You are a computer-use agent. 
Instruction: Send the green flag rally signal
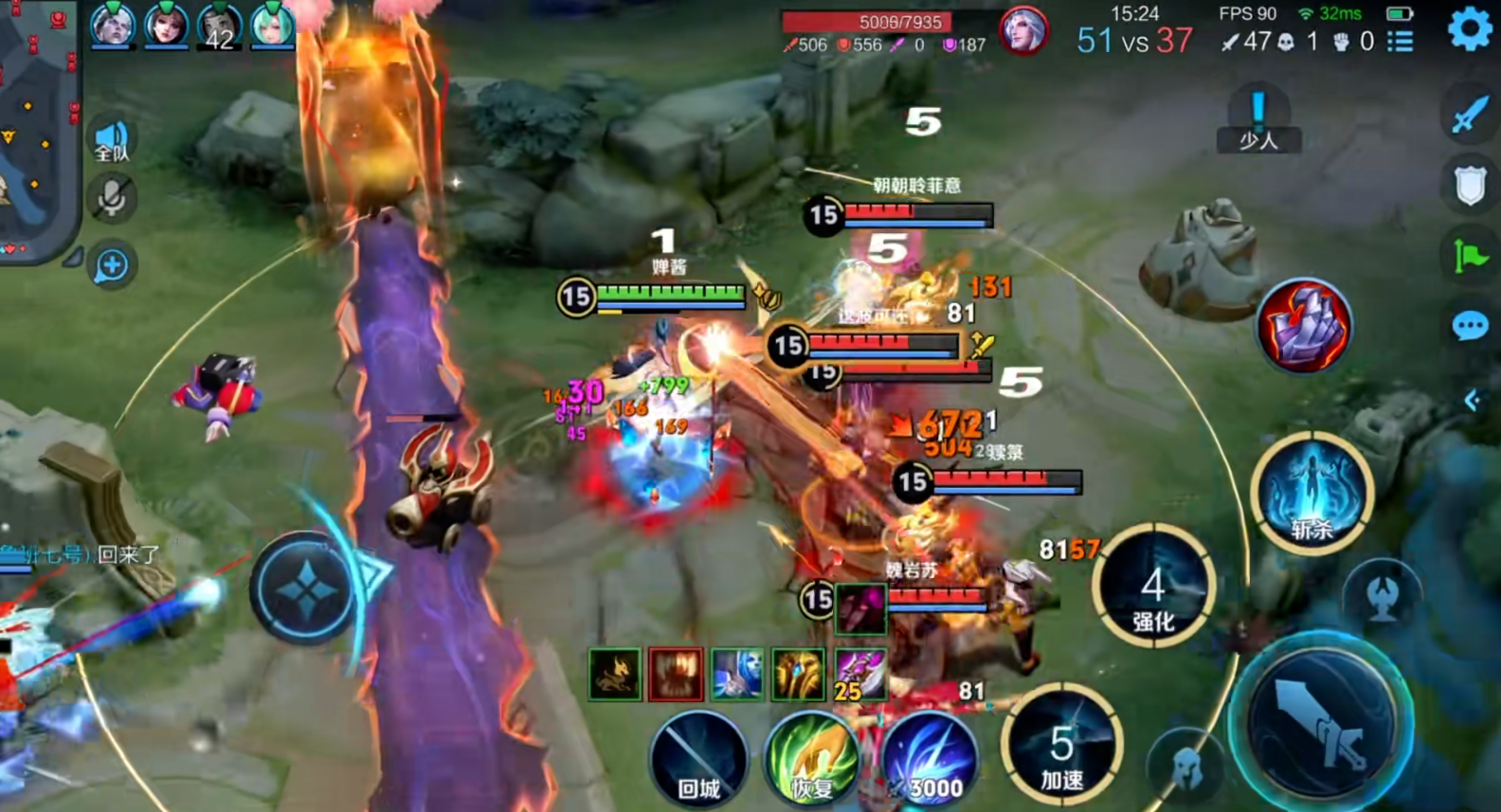coord(1470,255)
